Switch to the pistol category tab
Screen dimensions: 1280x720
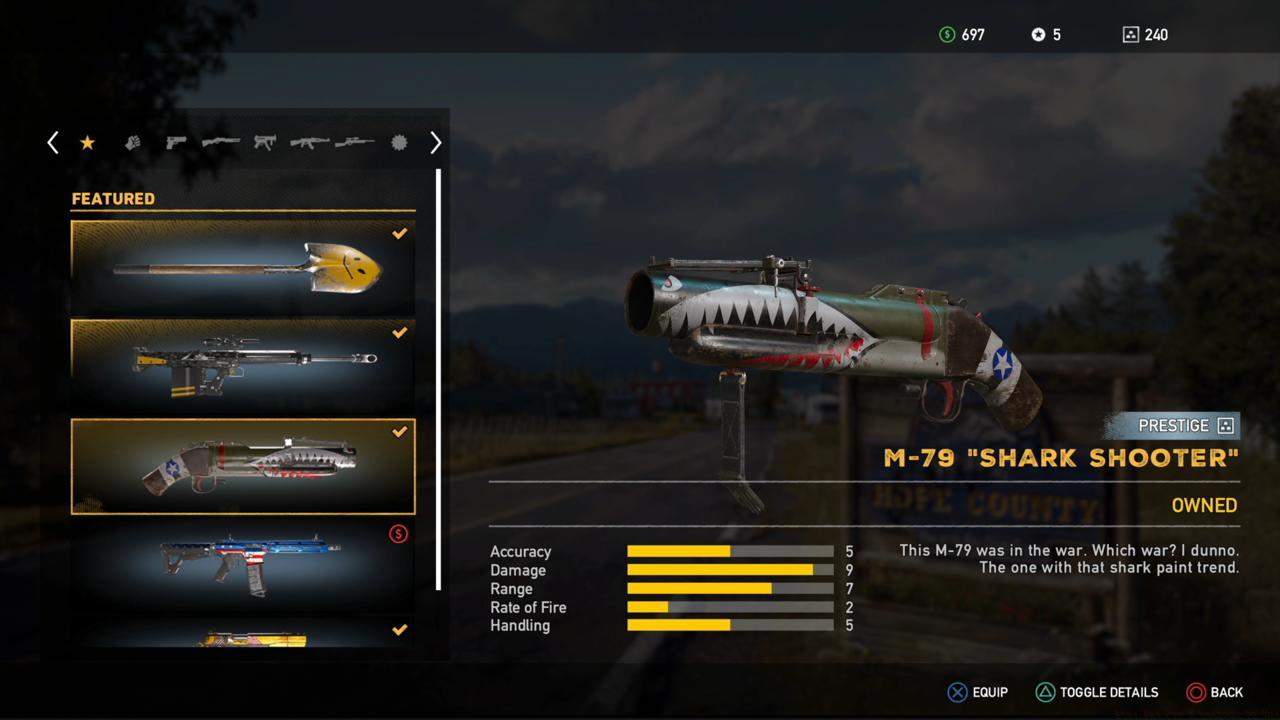[176, 143]
